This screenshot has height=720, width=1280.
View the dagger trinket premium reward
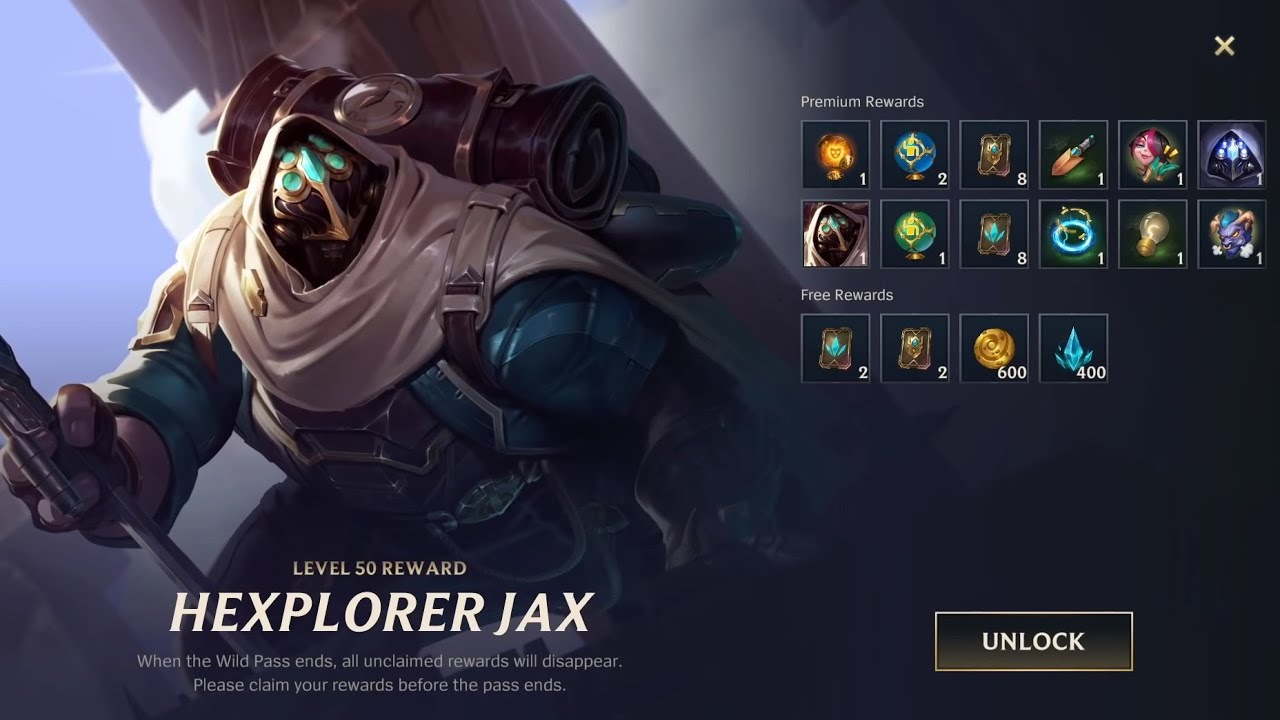1073,154
